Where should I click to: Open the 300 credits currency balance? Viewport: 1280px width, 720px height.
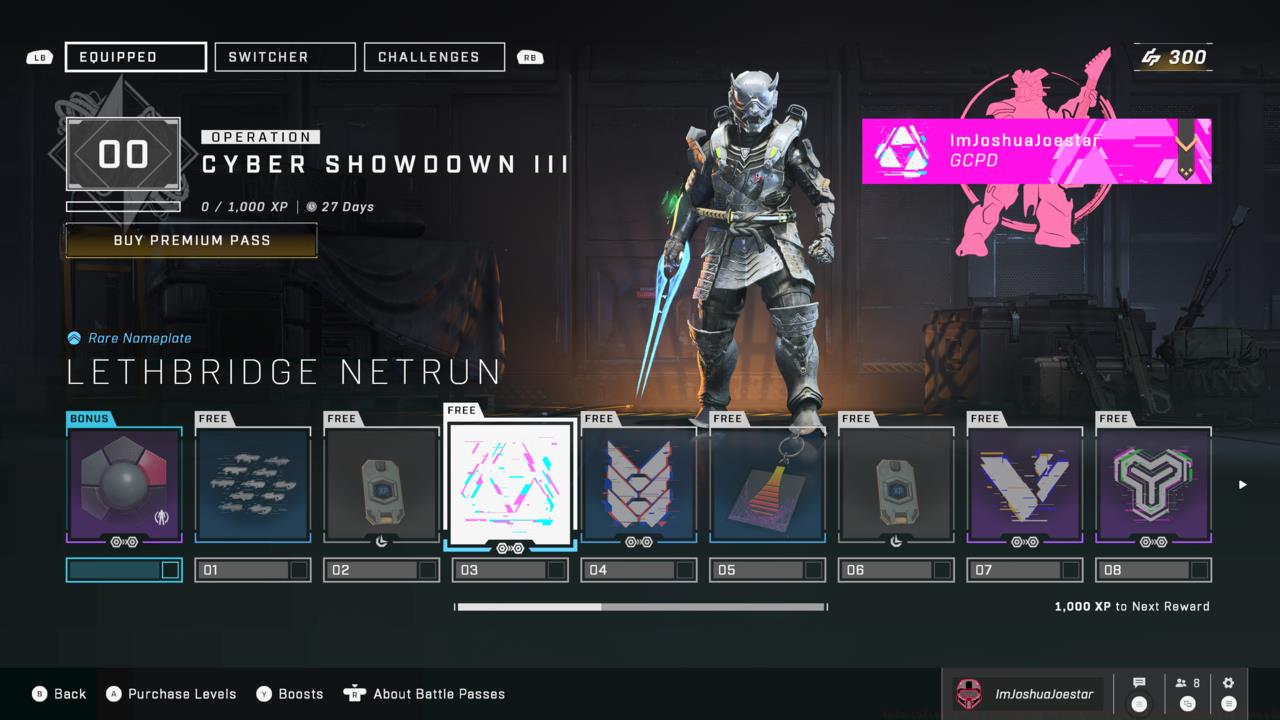(x=1174, y=57)
